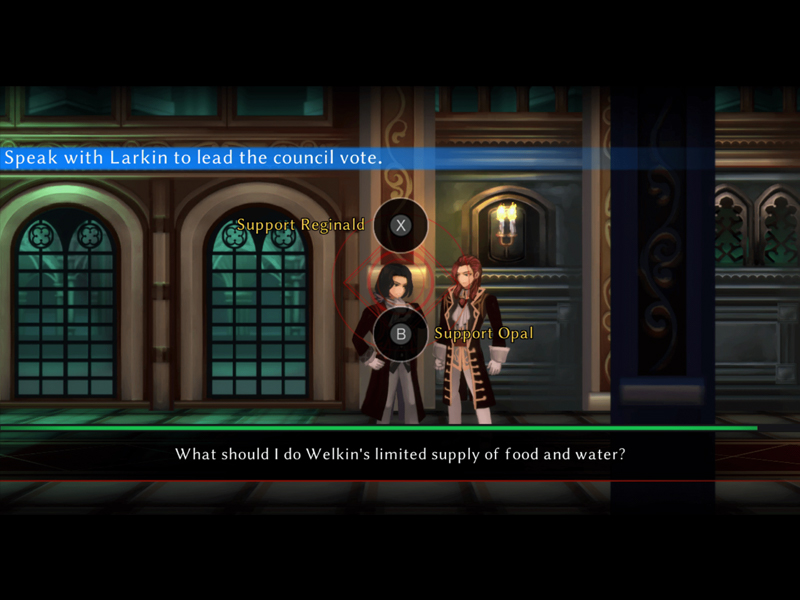Select the Support Opal dialogue choice
Screen dimensions: 800x600
401,334
